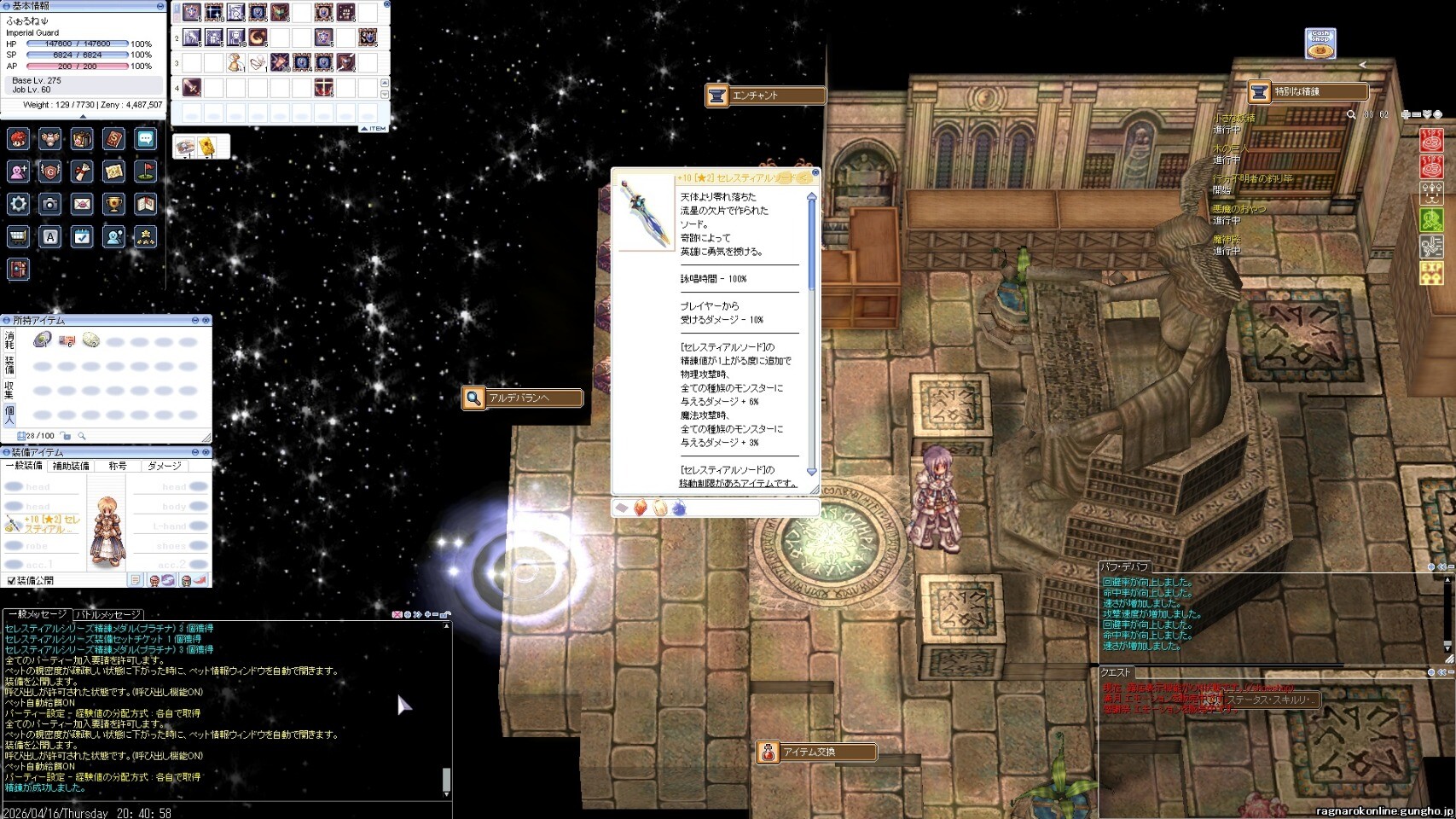
Task: Switch to the 補助装備 equipment tab
Action: (x=71, y=466)
